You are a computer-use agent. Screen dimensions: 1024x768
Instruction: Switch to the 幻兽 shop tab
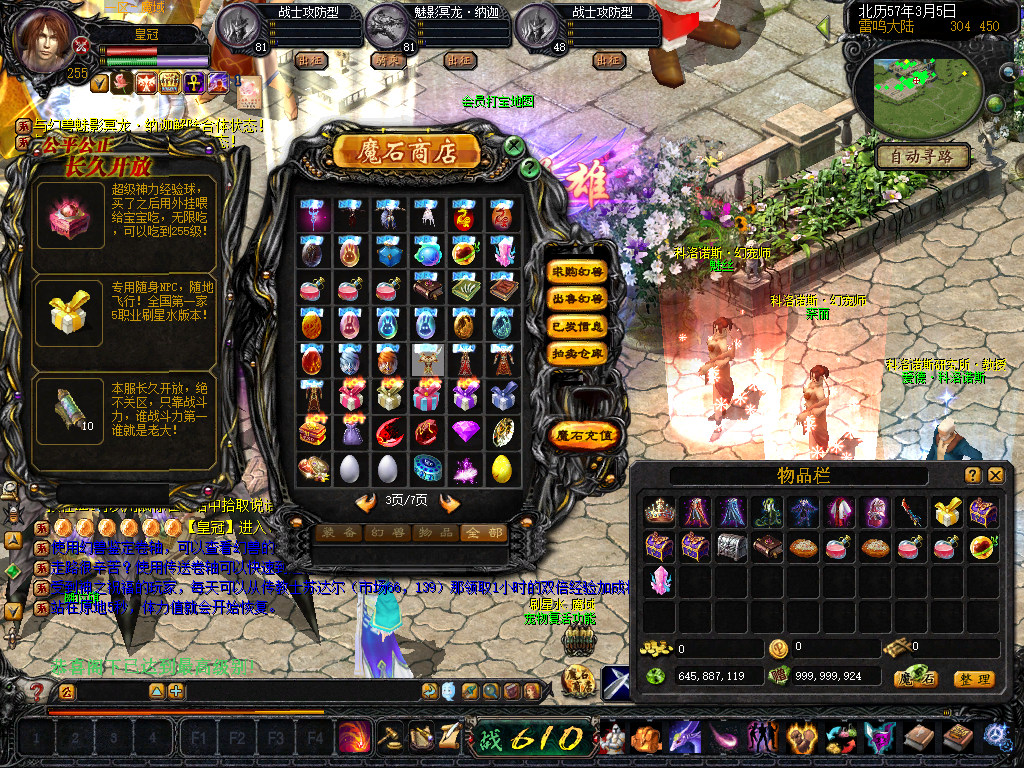[x=387, y=533]
